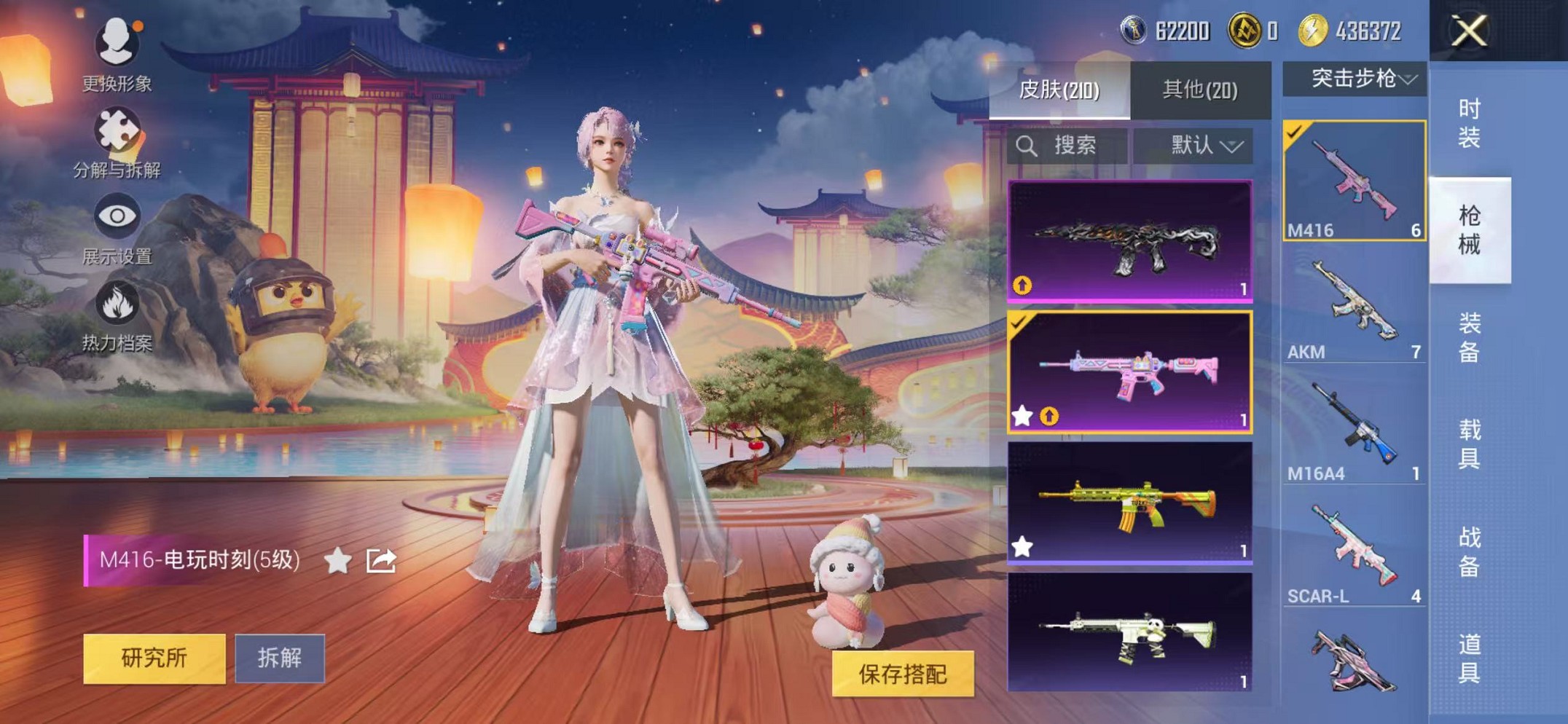Favorite the current M416 skin with the star
The width and height of the screenshot is (1568, 724).
[337, 559]
